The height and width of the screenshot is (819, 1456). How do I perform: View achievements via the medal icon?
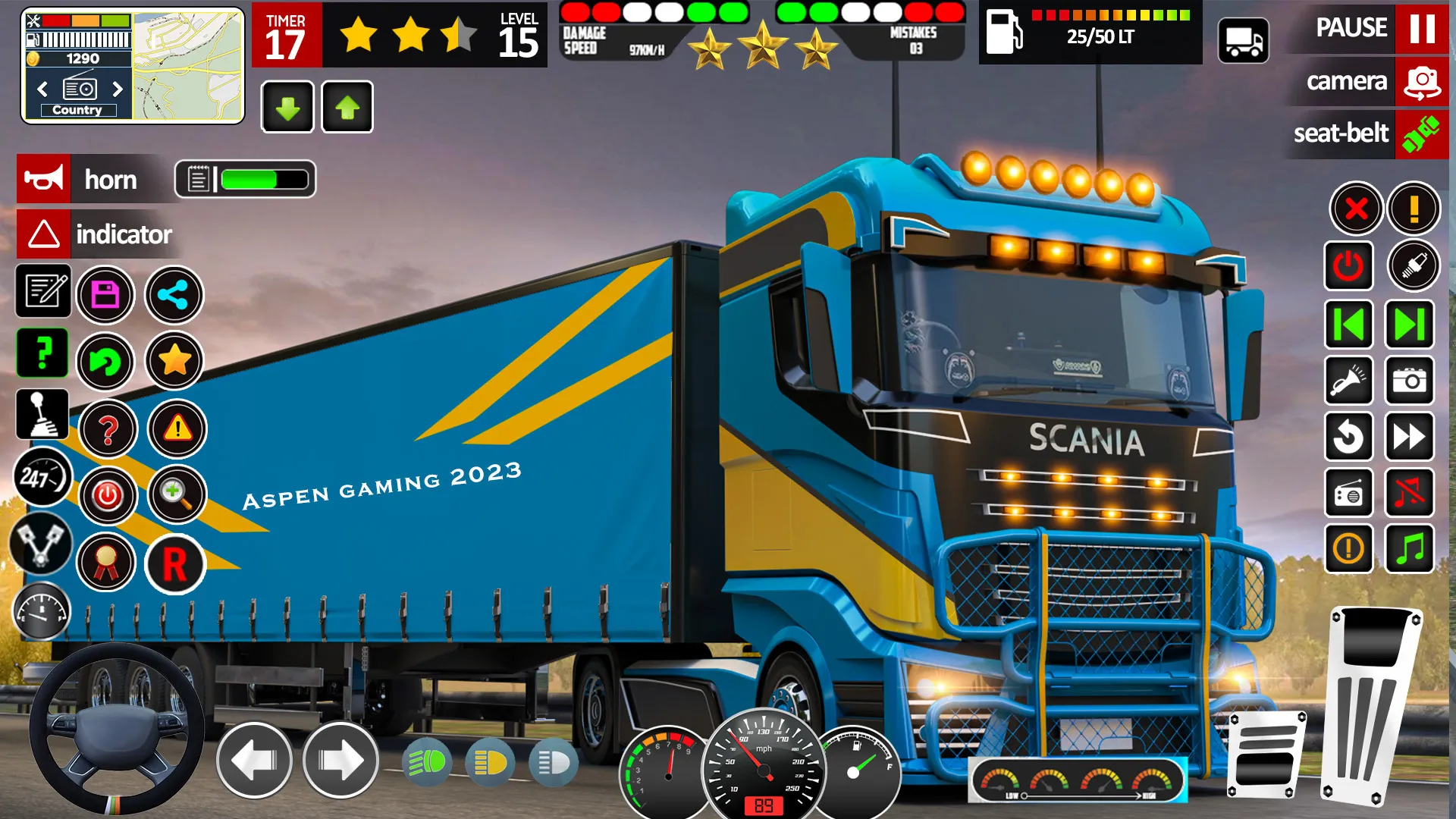(106, 561)
